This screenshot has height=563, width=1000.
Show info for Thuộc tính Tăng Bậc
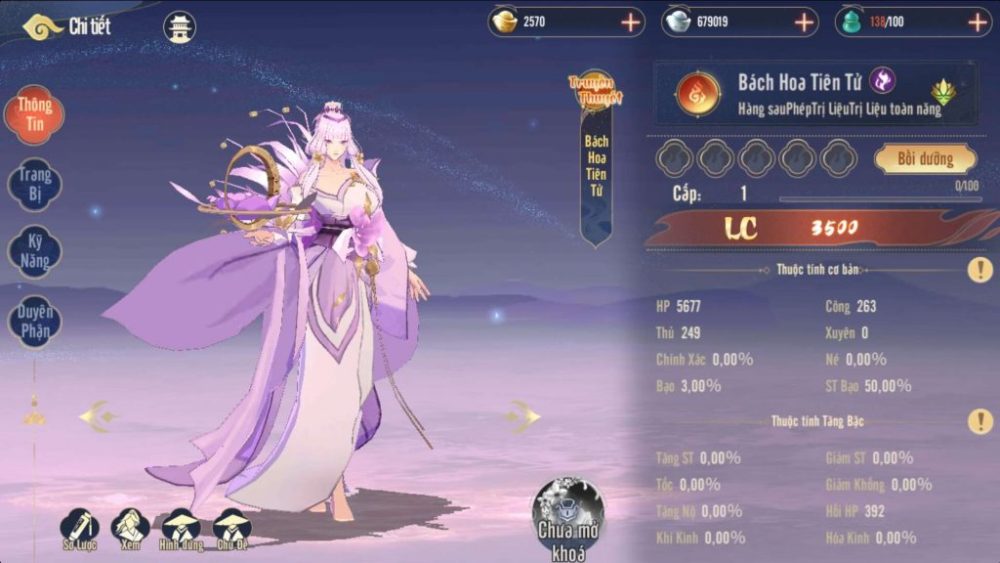point(979,421)
